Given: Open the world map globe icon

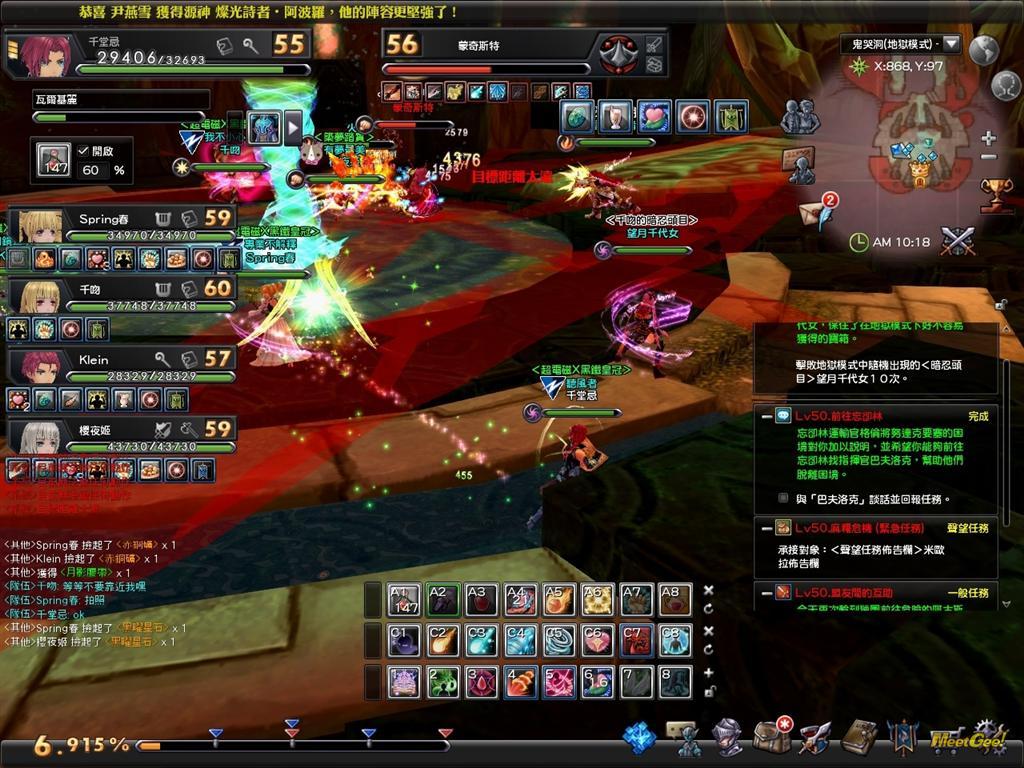Looking at the screenshot, I should tap(984, 49).
